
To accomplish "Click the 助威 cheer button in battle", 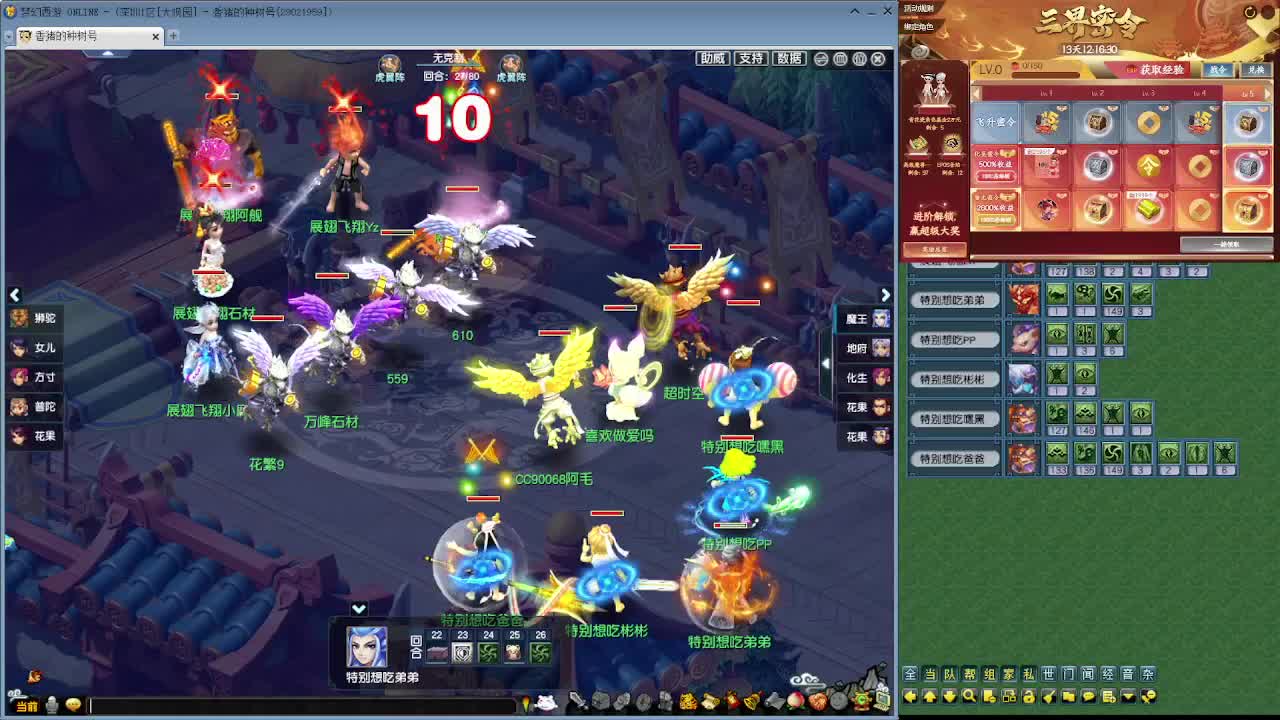I will pos(712,58).
